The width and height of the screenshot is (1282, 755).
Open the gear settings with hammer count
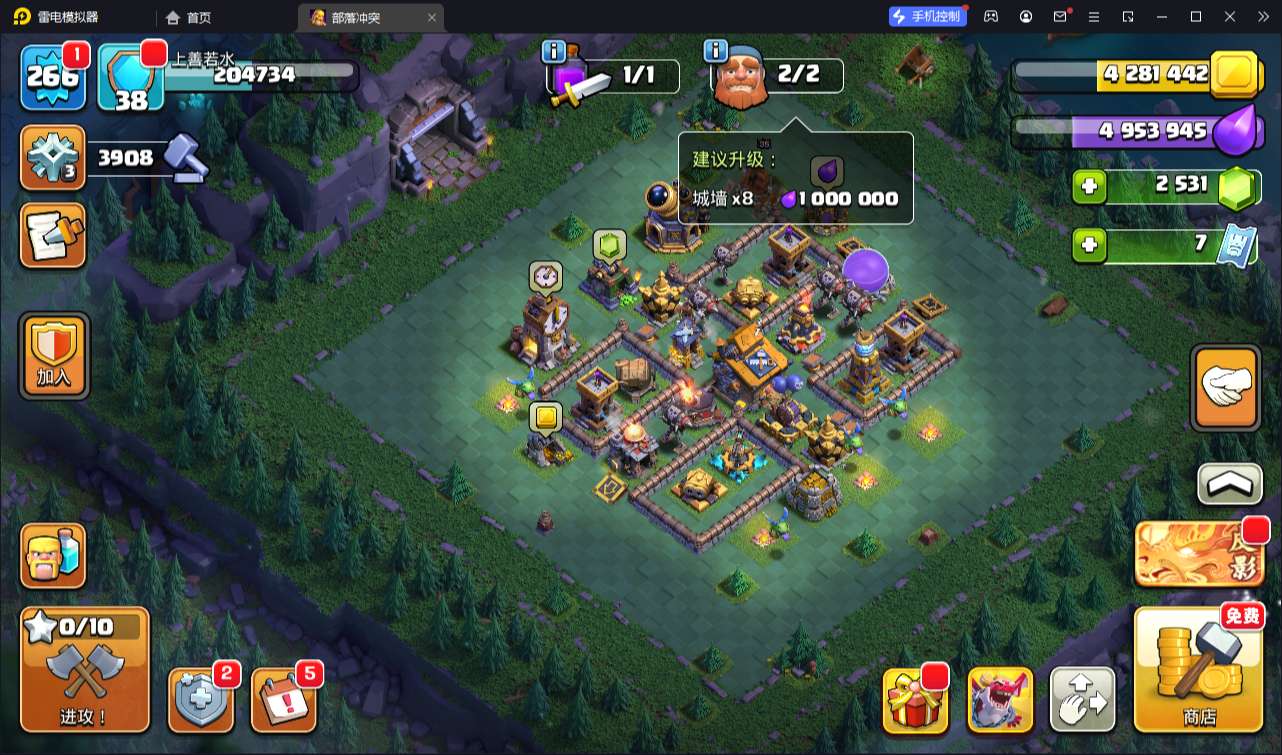pos(53,158)
